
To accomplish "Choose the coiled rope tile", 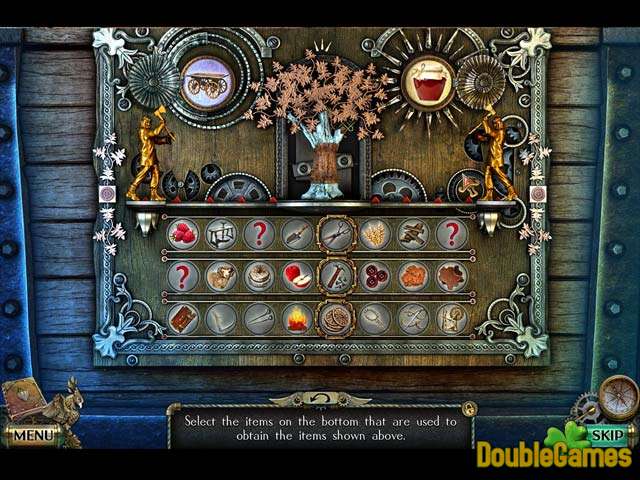I will pos(336,318).
